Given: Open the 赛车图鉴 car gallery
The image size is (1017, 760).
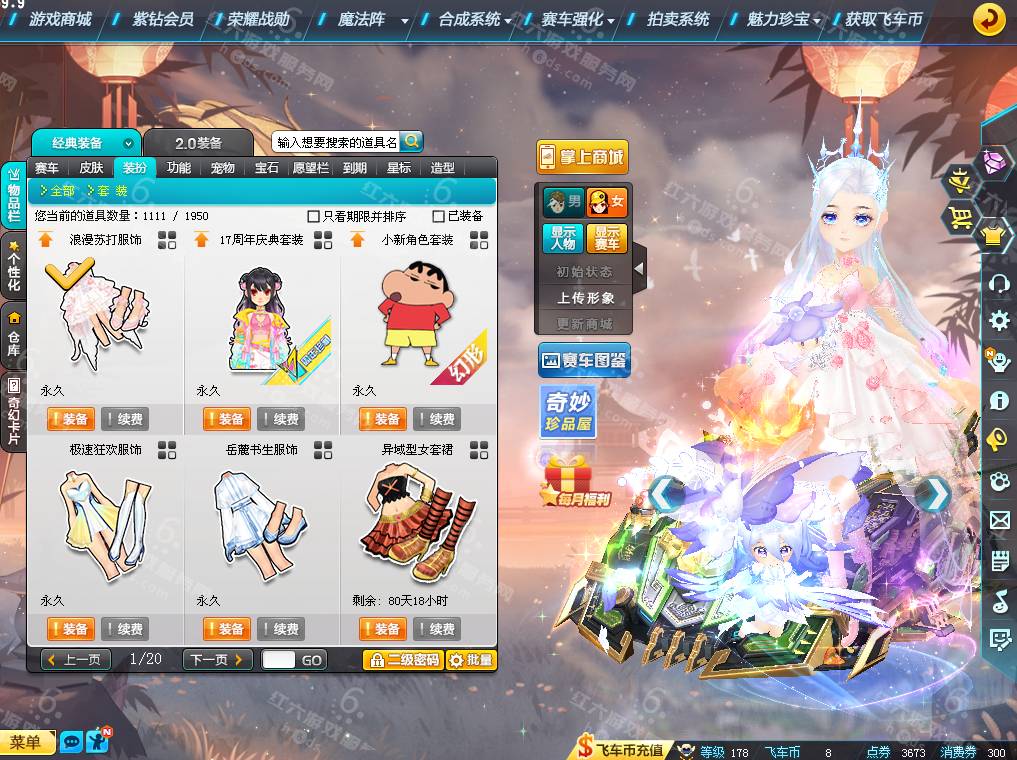Looking at the screenshot, I should coord(584,359).
